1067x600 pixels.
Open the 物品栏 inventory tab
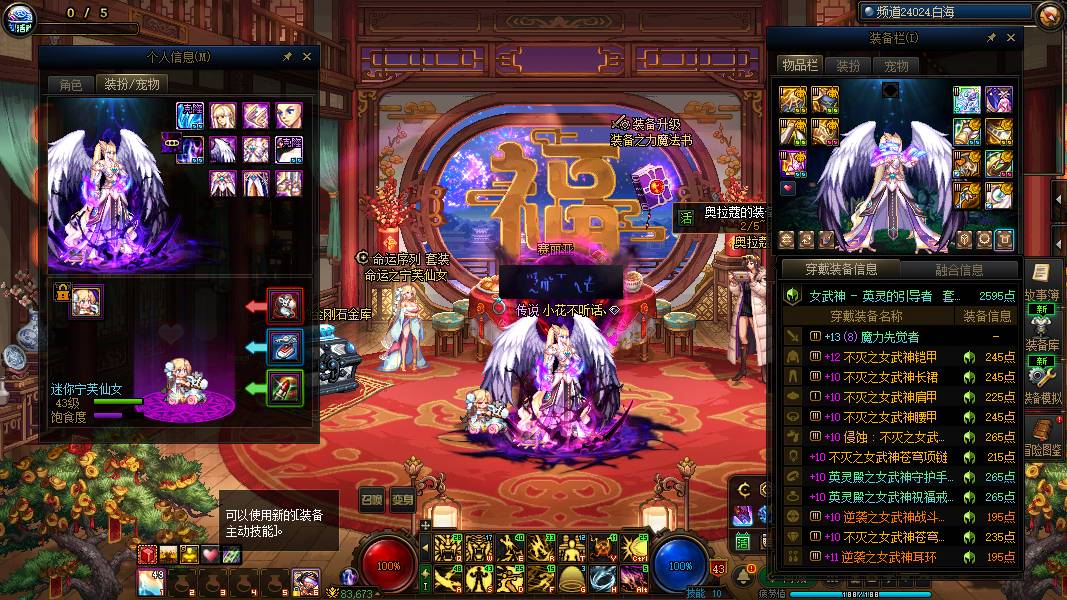pos(800,65)
